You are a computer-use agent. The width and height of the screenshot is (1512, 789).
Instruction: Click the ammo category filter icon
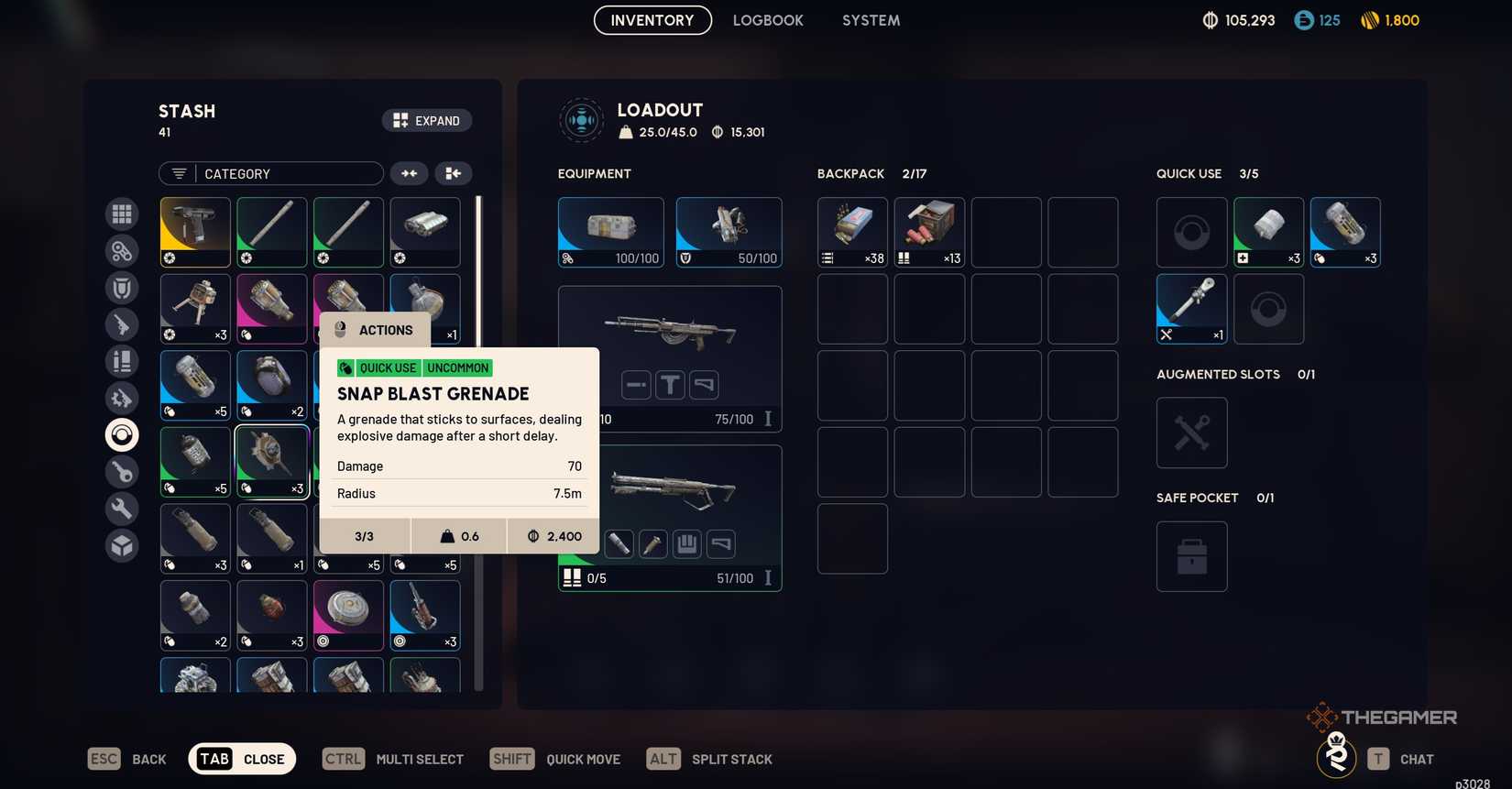121,360
